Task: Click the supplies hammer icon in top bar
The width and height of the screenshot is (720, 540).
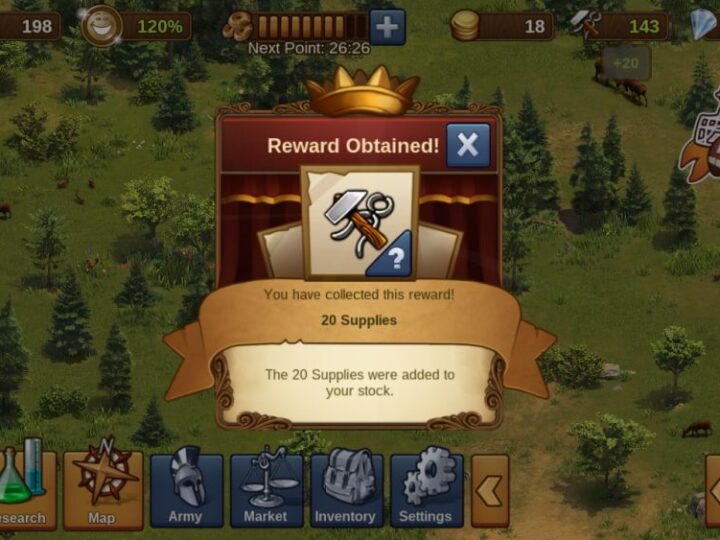Action: [x=587, y=25]
